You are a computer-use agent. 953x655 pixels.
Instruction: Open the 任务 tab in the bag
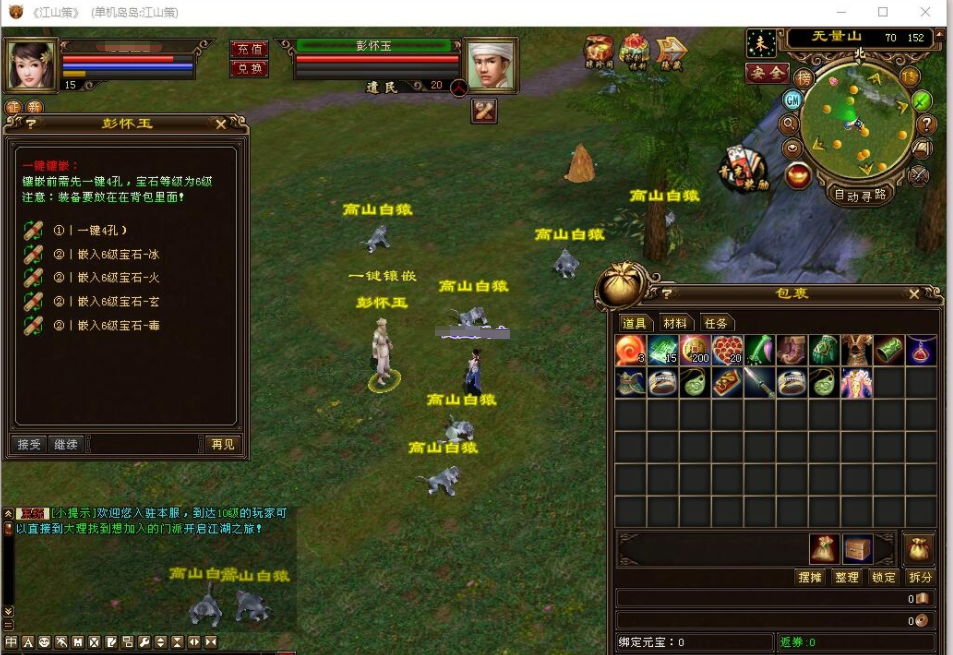(716, 323)
